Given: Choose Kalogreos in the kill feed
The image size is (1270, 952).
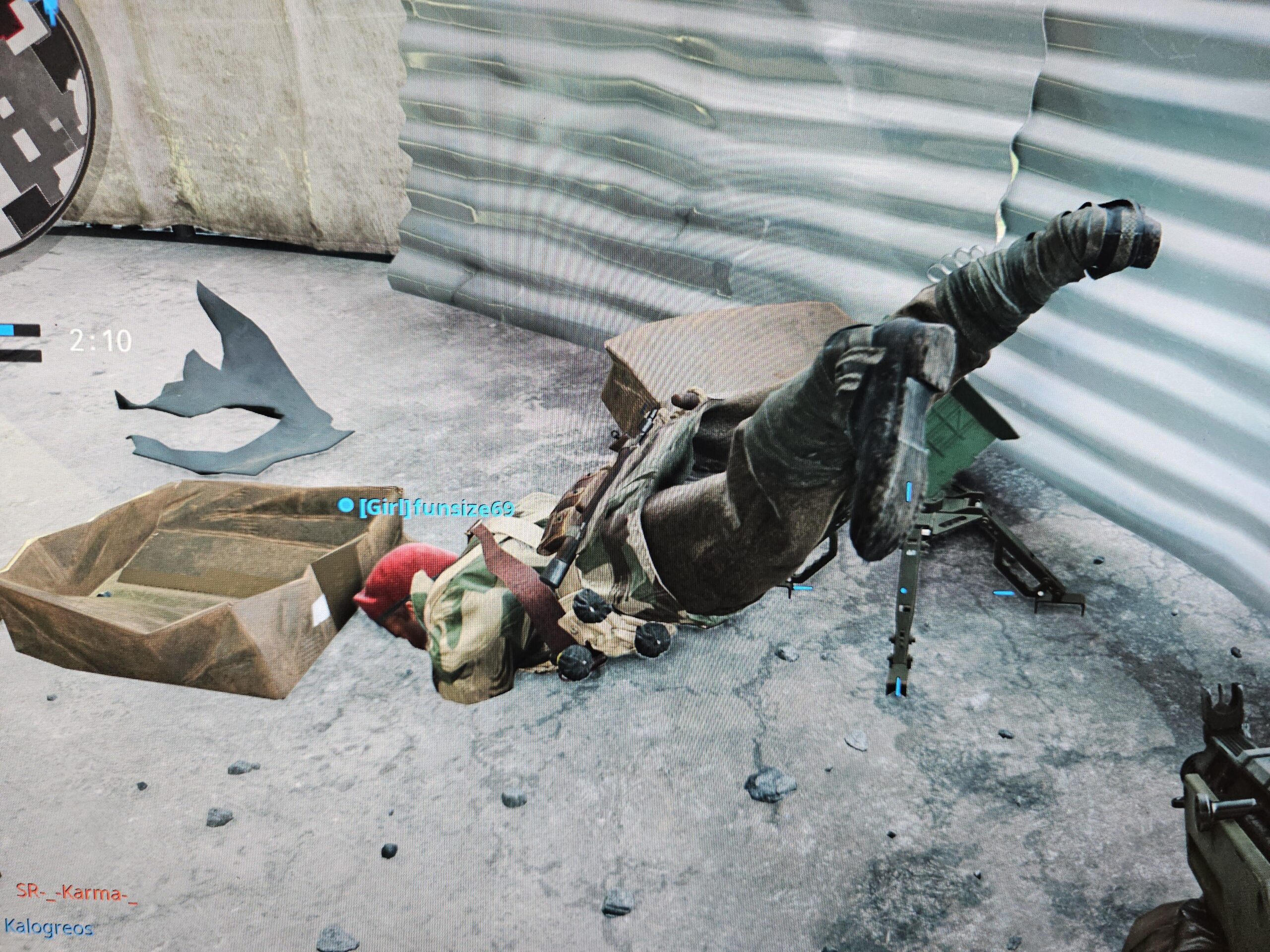Looking at the screenshot, I should [48, 927].
